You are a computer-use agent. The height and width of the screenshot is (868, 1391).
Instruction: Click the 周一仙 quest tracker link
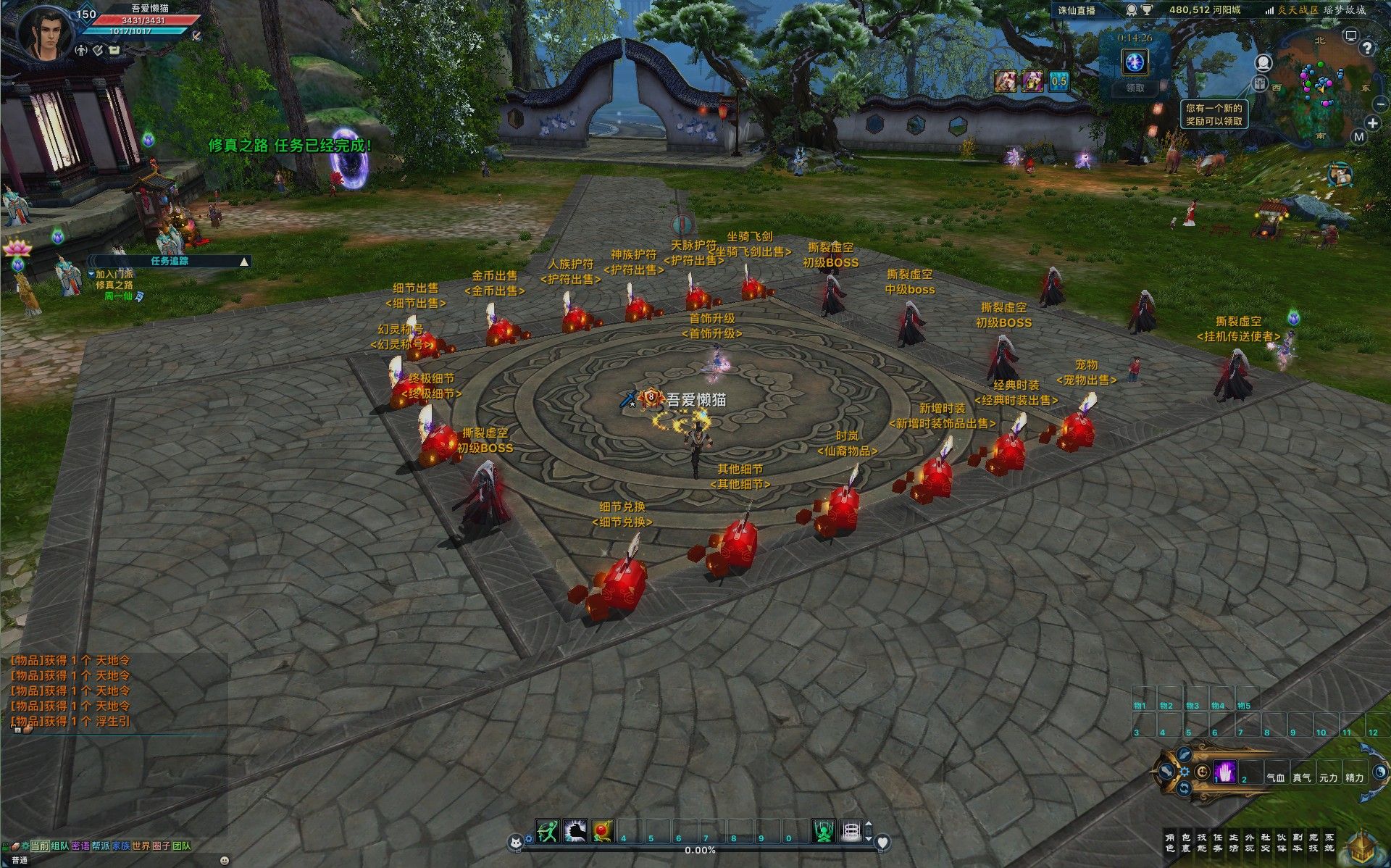(x=118, y=296)
